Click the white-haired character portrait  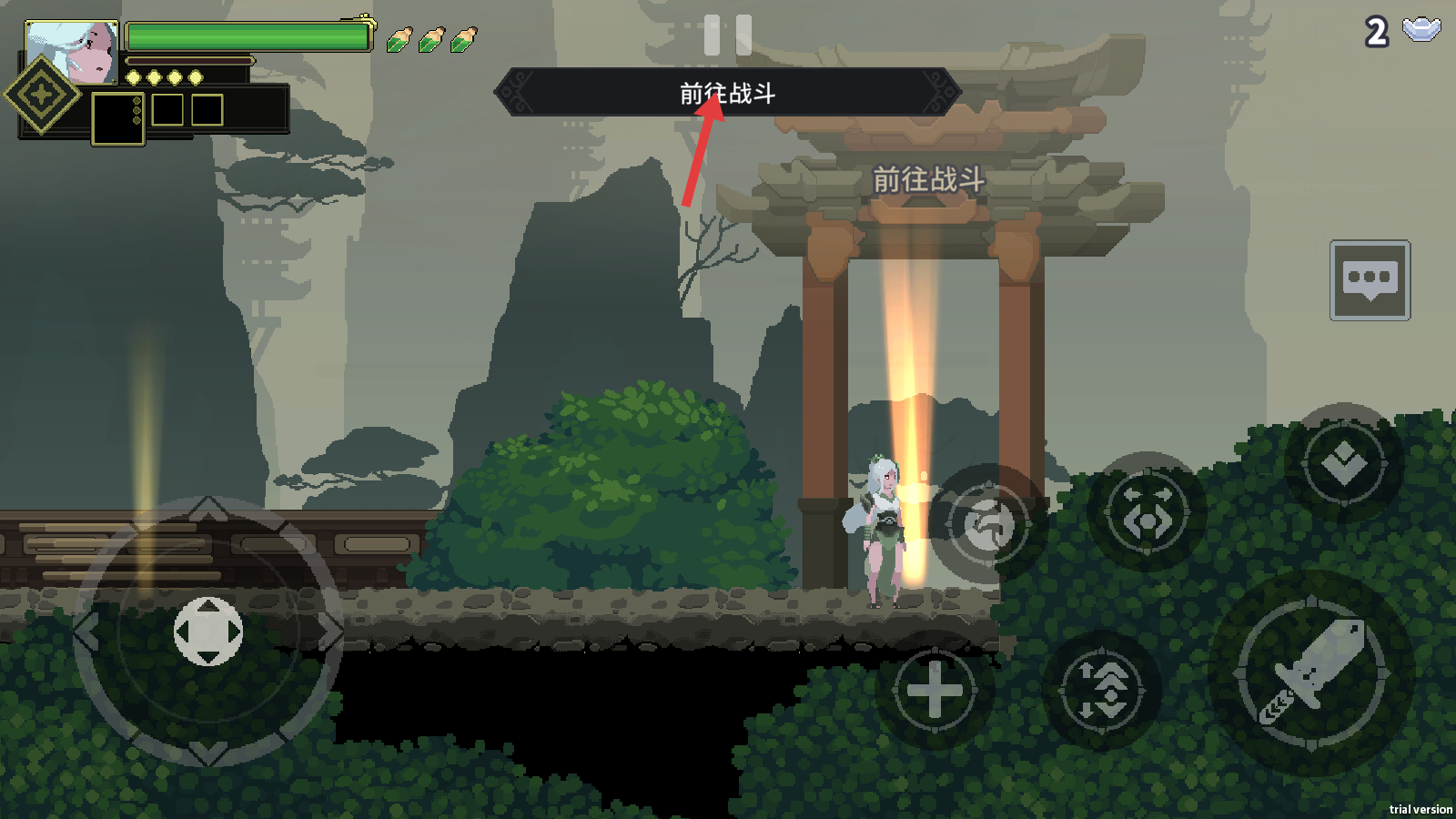coord(73,53)
